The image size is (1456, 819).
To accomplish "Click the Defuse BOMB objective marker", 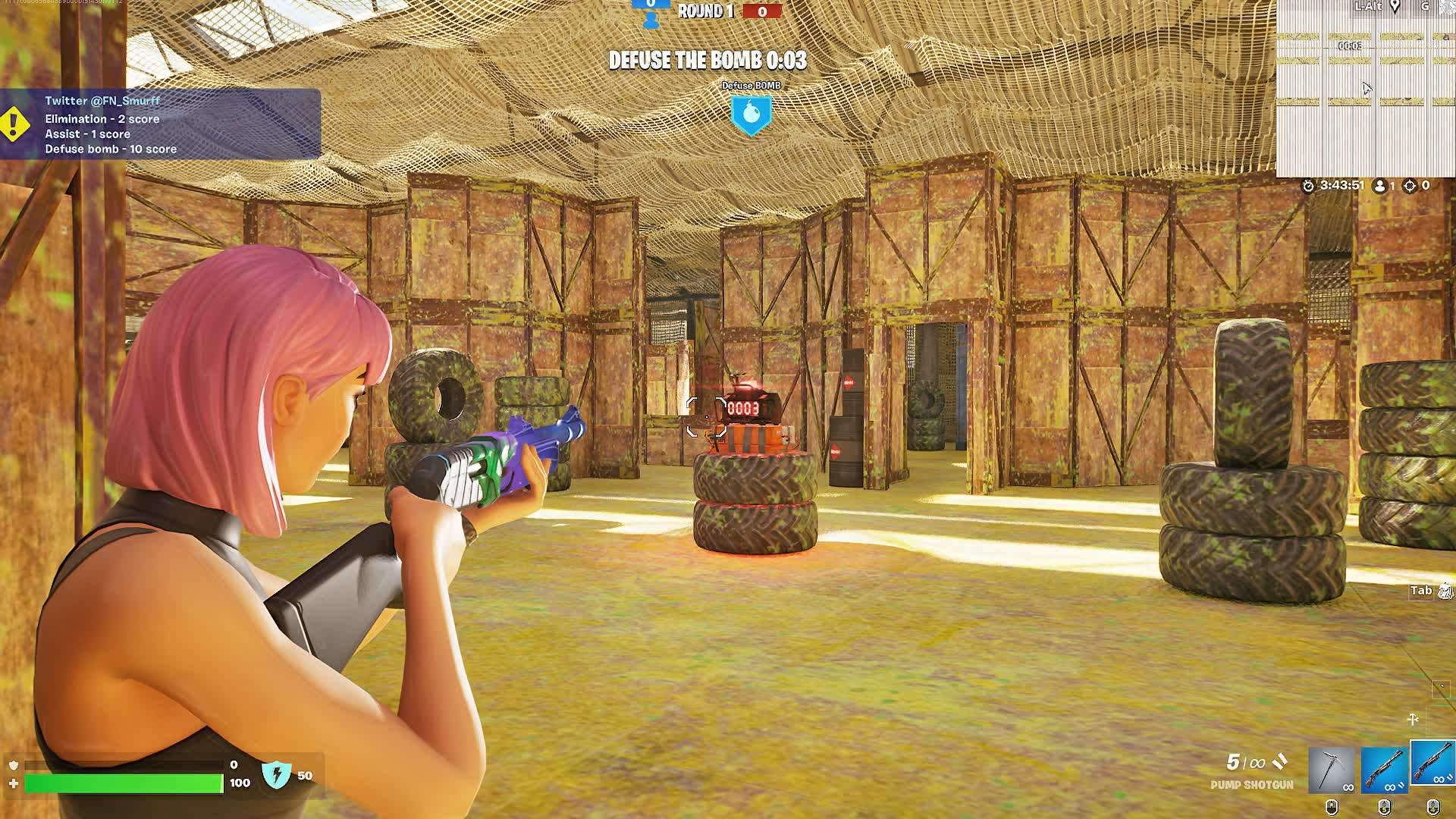I will (x=751, y=115).
